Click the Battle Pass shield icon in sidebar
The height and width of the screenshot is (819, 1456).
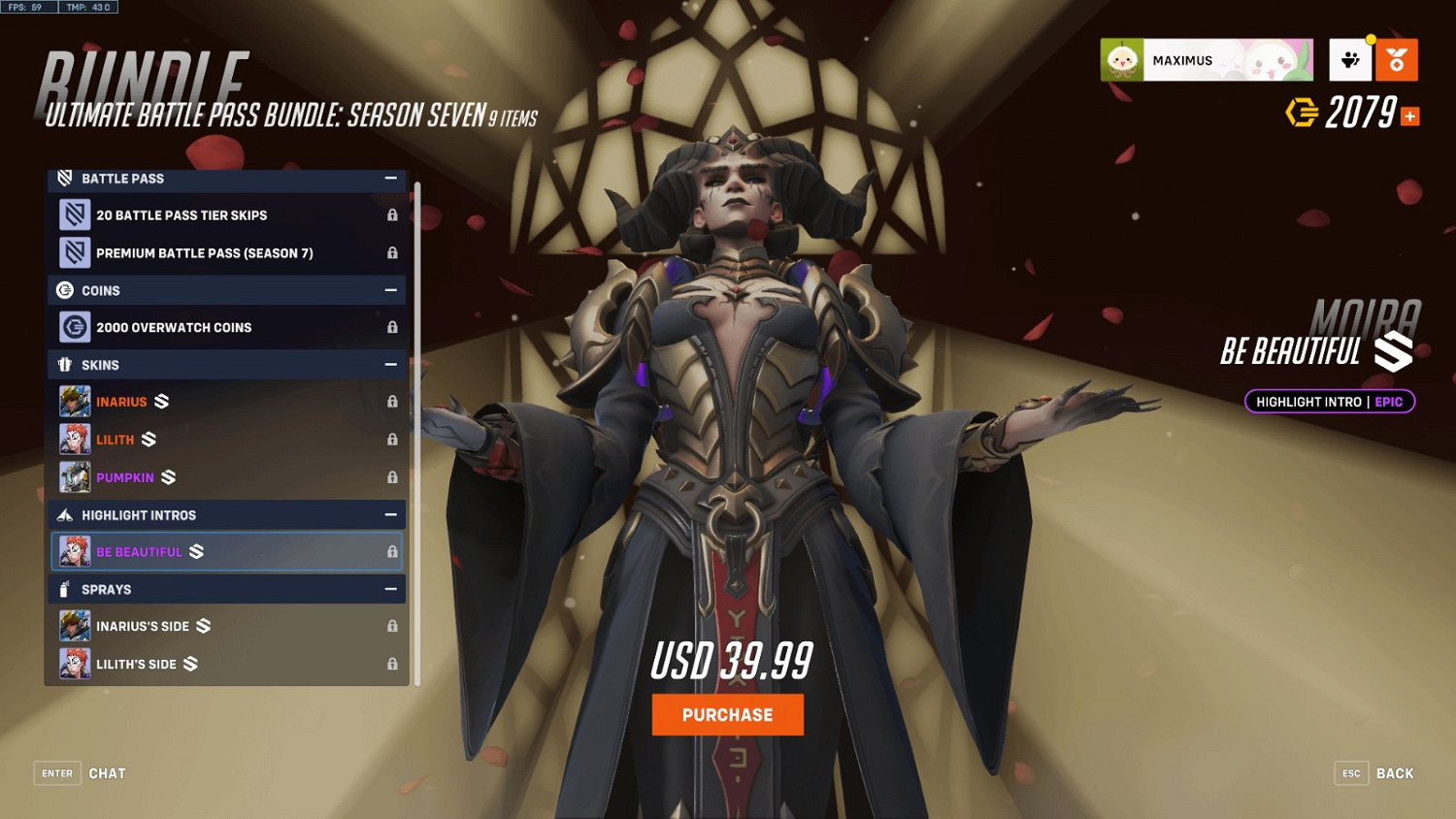pyautogui.click(x=66, y=179)
